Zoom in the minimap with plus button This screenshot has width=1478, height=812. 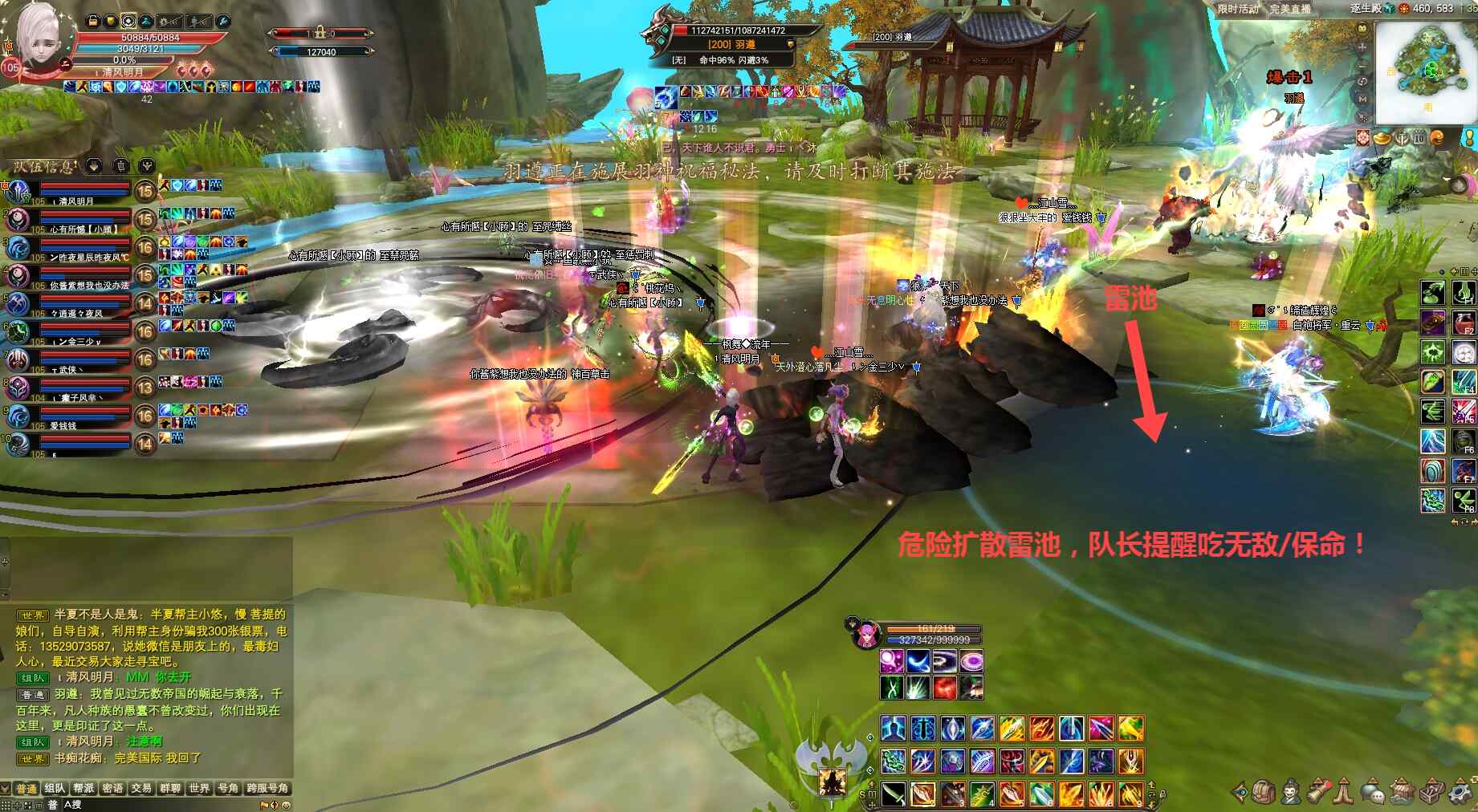[x=1362, y=47]
